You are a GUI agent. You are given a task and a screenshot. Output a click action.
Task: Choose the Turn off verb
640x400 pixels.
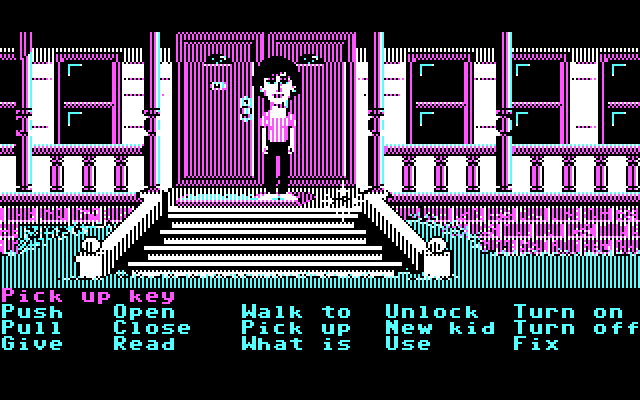[576, 328]
